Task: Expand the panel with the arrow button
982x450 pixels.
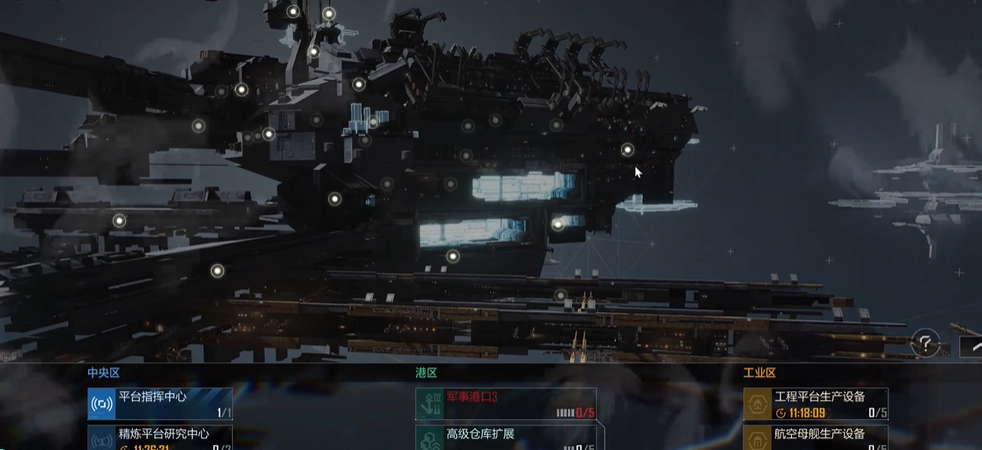Action: coord(972,346)
